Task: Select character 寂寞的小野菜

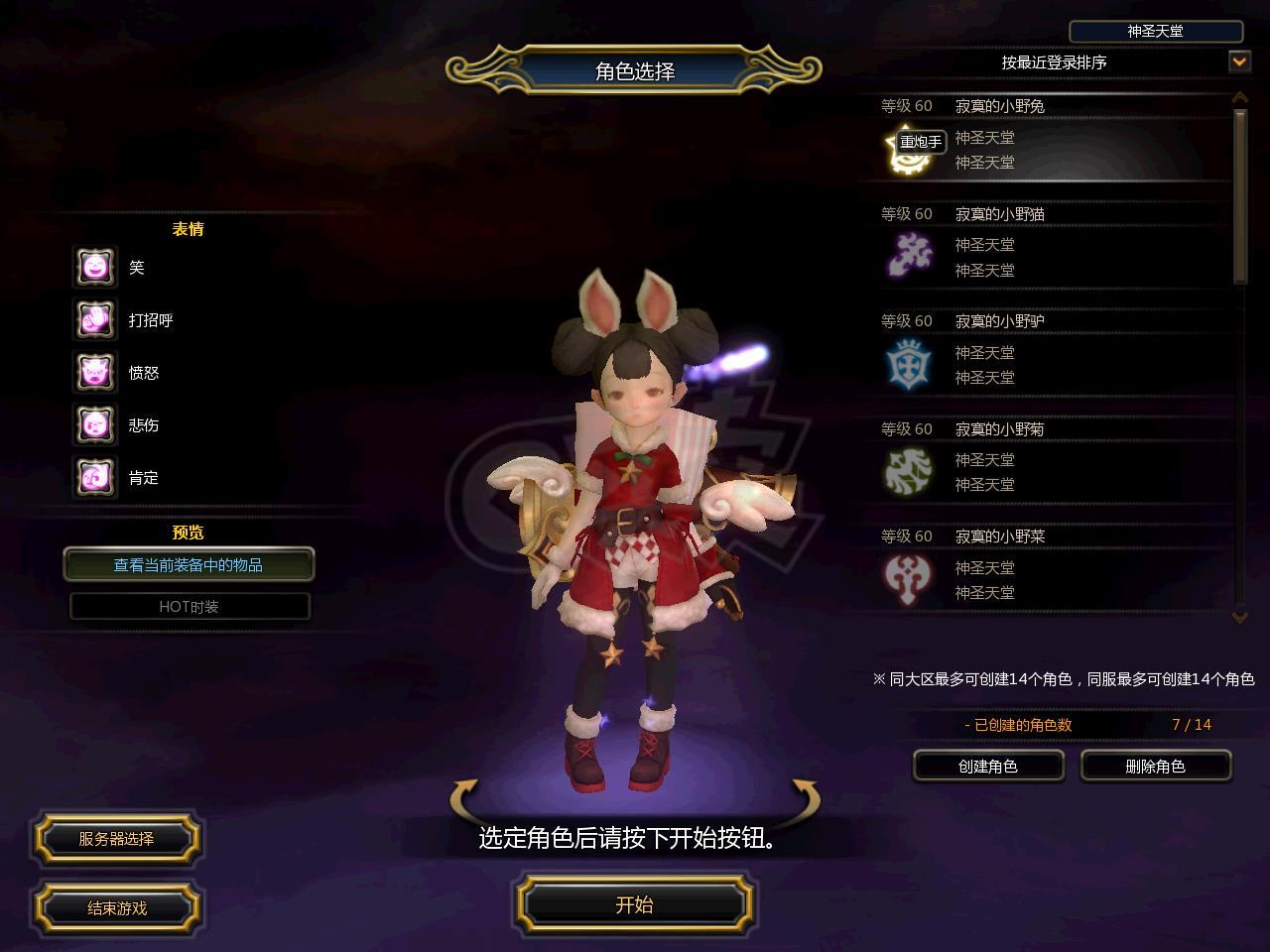Action: [x=1042, y=567]
